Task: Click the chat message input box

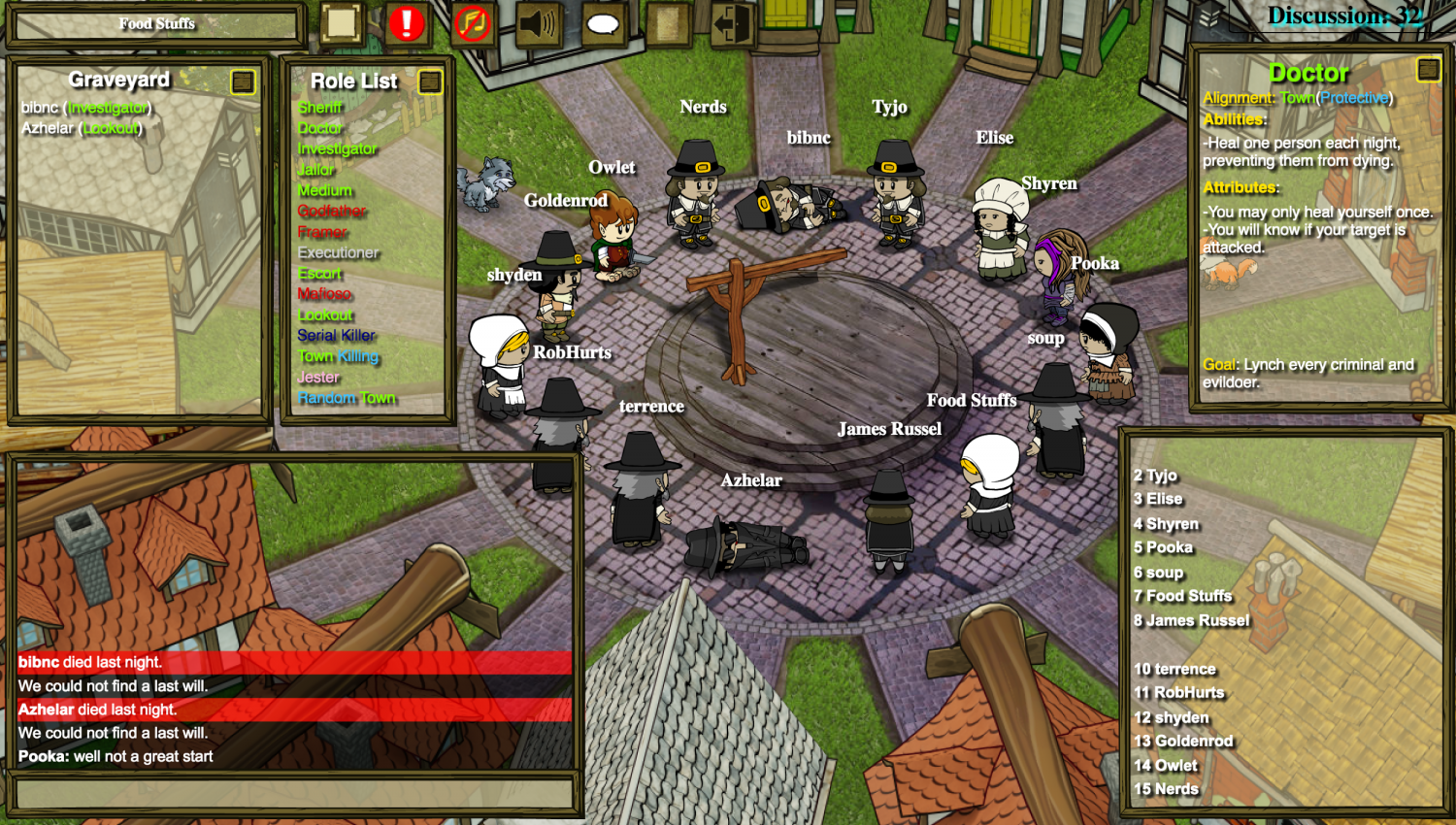Action: (x=294, y=794)
